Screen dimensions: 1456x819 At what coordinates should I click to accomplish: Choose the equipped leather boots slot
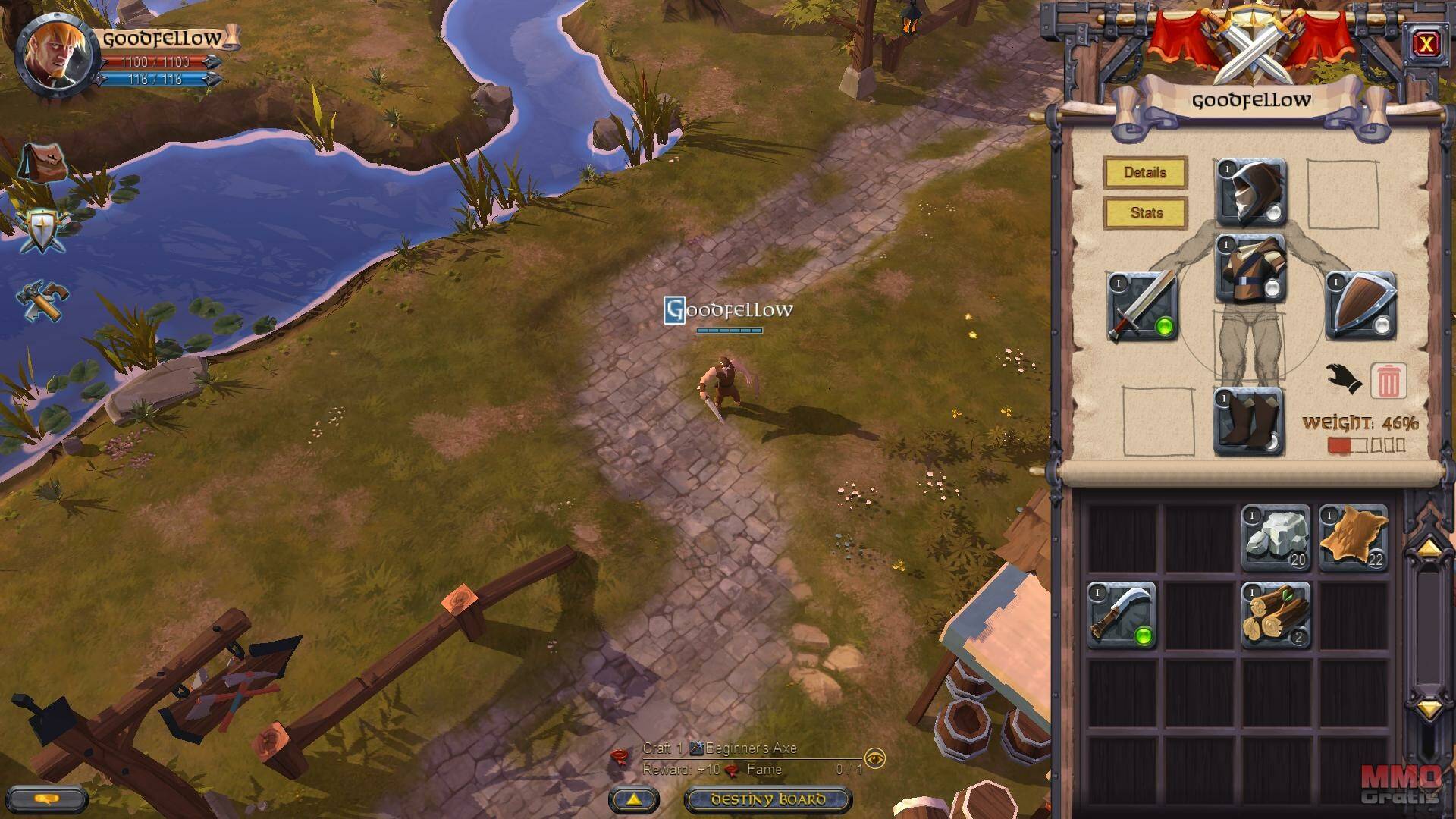[1248, 422]
